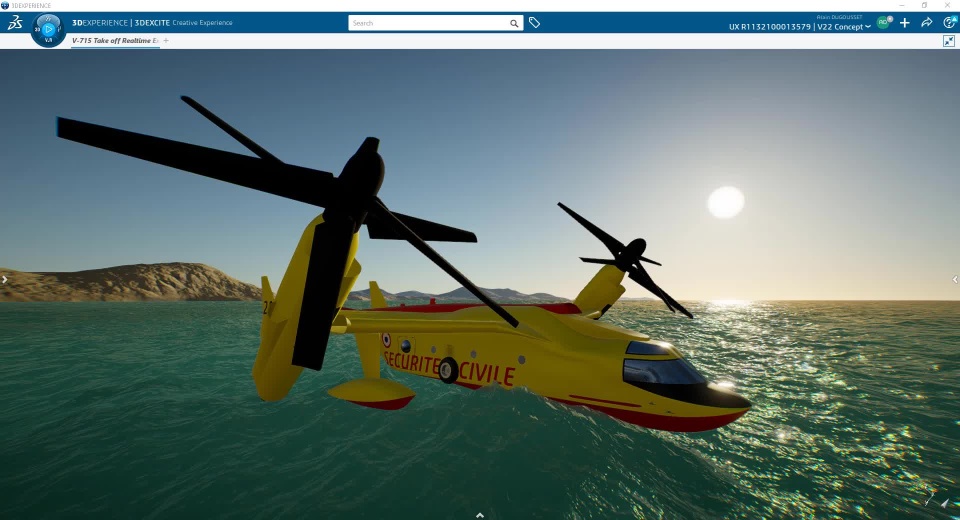Screen dimensions: 960x520
Task: Click the plus add button in top bar
Action: [x=905, y=23]
